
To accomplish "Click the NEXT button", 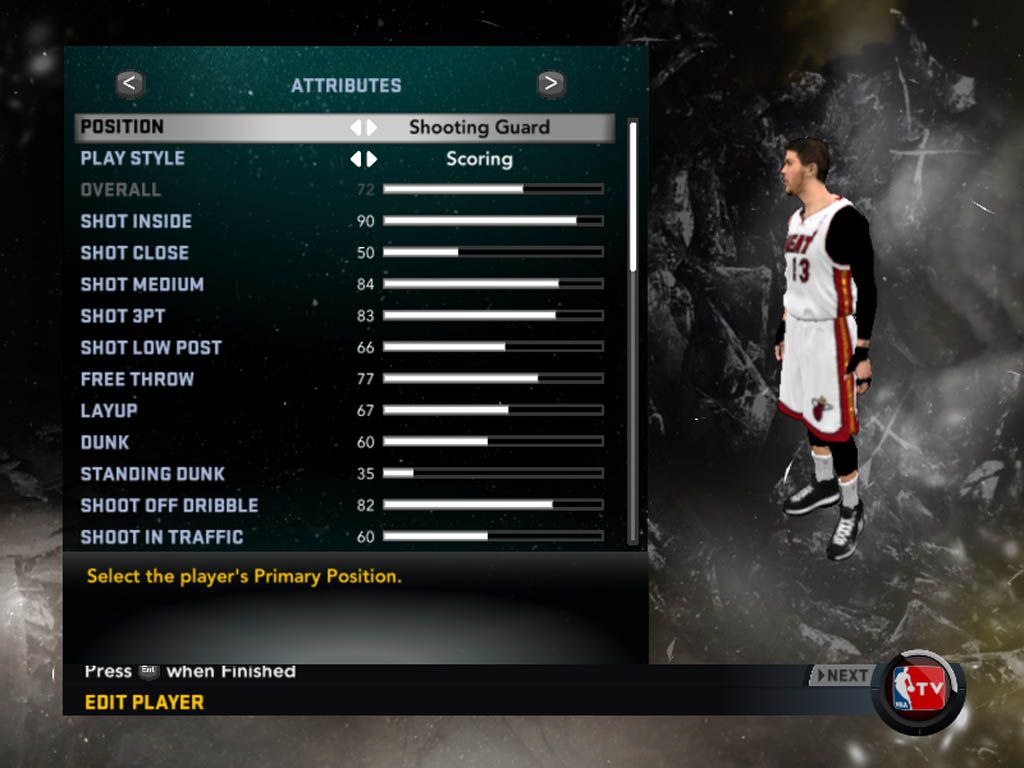I will pos(840,675).
